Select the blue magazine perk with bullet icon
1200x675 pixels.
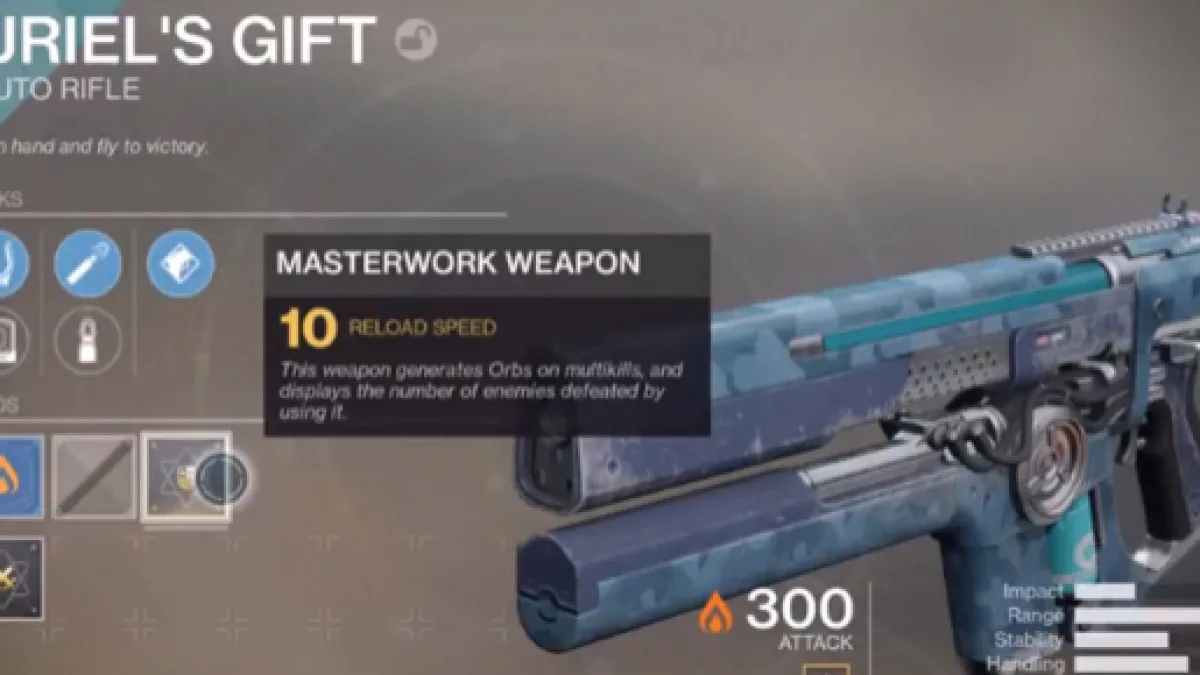pos(88,264)
